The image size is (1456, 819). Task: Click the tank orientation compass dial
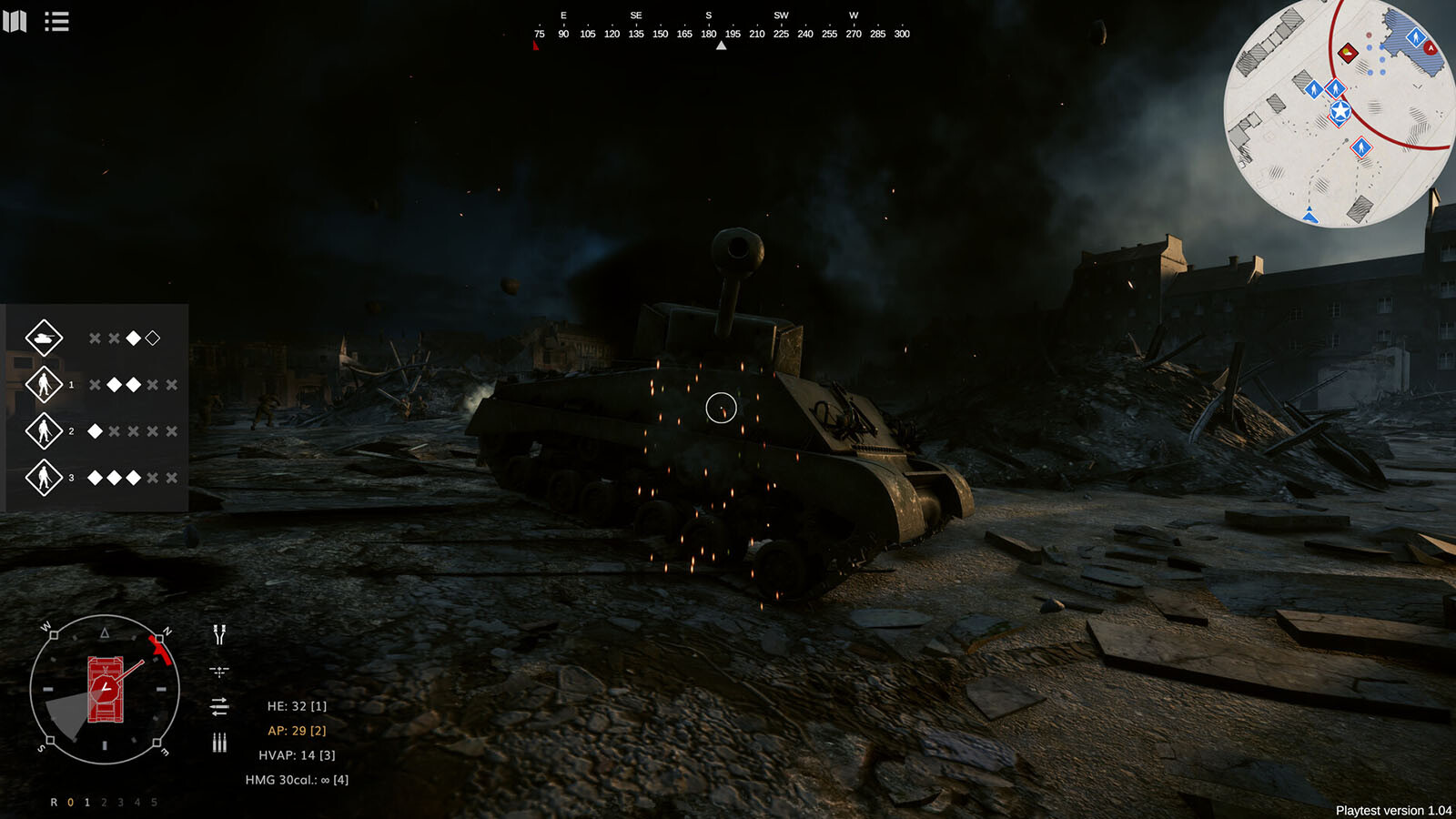point(105,690)
